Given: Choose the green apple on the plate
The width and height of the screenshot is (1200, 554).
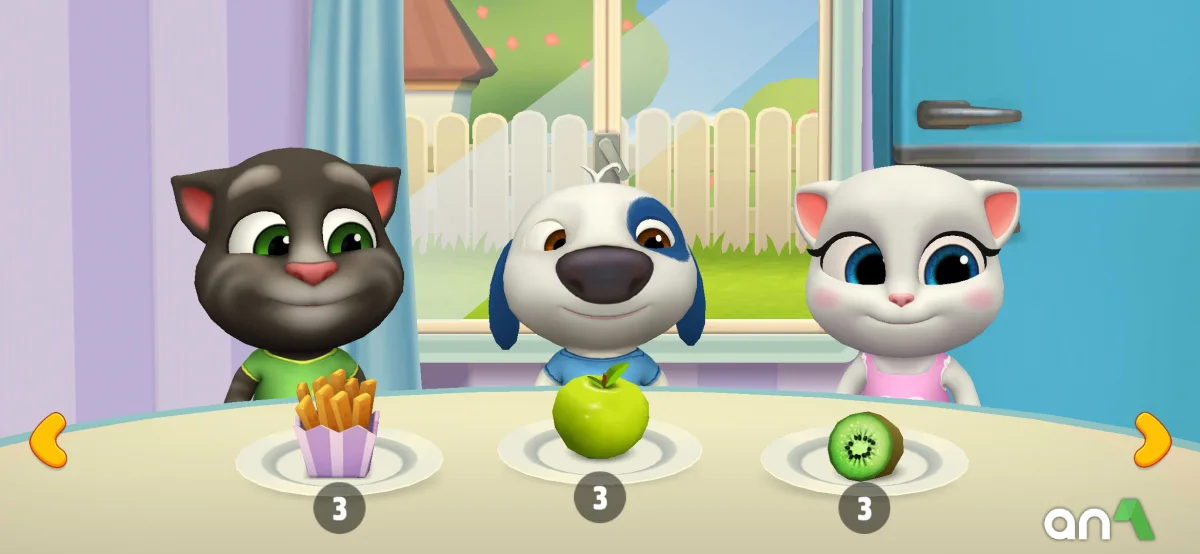Looking at the screenshot, I should (x=600, y=418).
